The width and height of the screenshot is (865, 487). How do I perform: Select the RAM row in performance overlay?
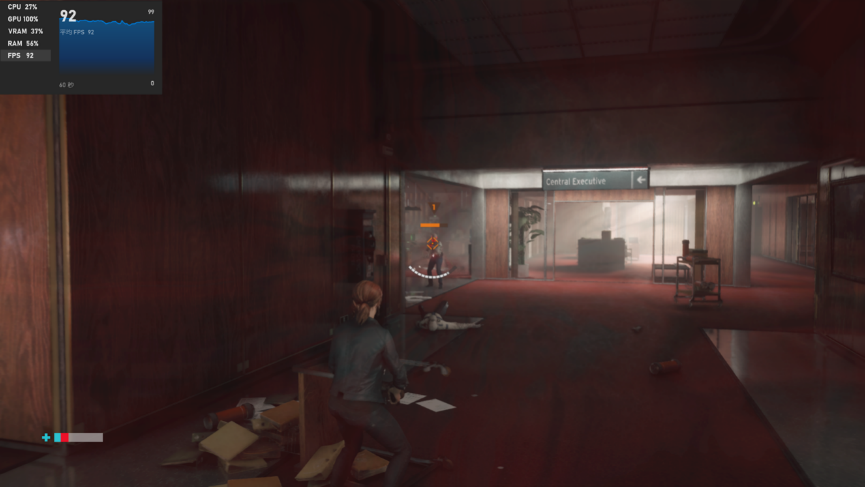pos(23,43)
